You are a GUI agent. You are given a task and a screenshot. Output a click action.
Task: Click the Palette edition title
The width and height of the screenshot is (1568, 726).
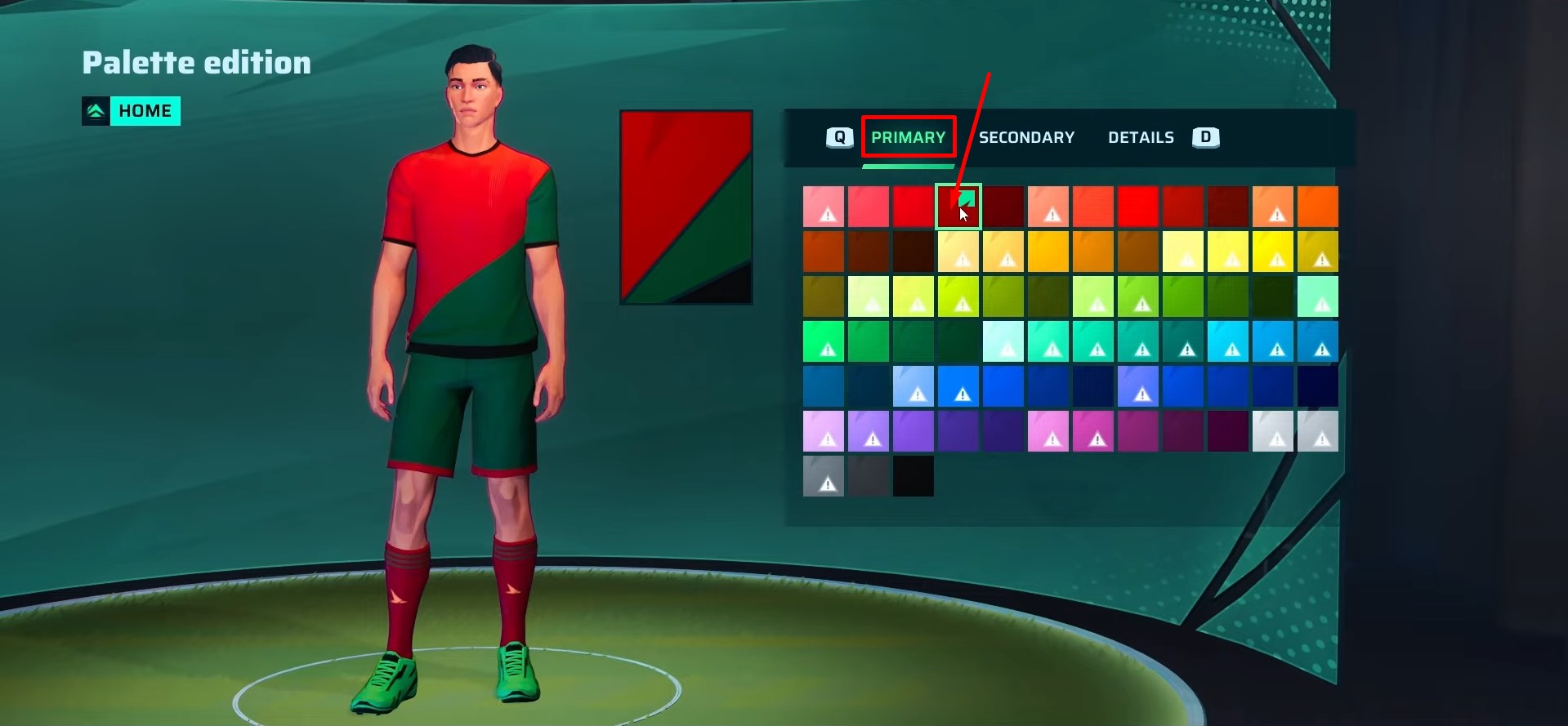click(195, 62)
